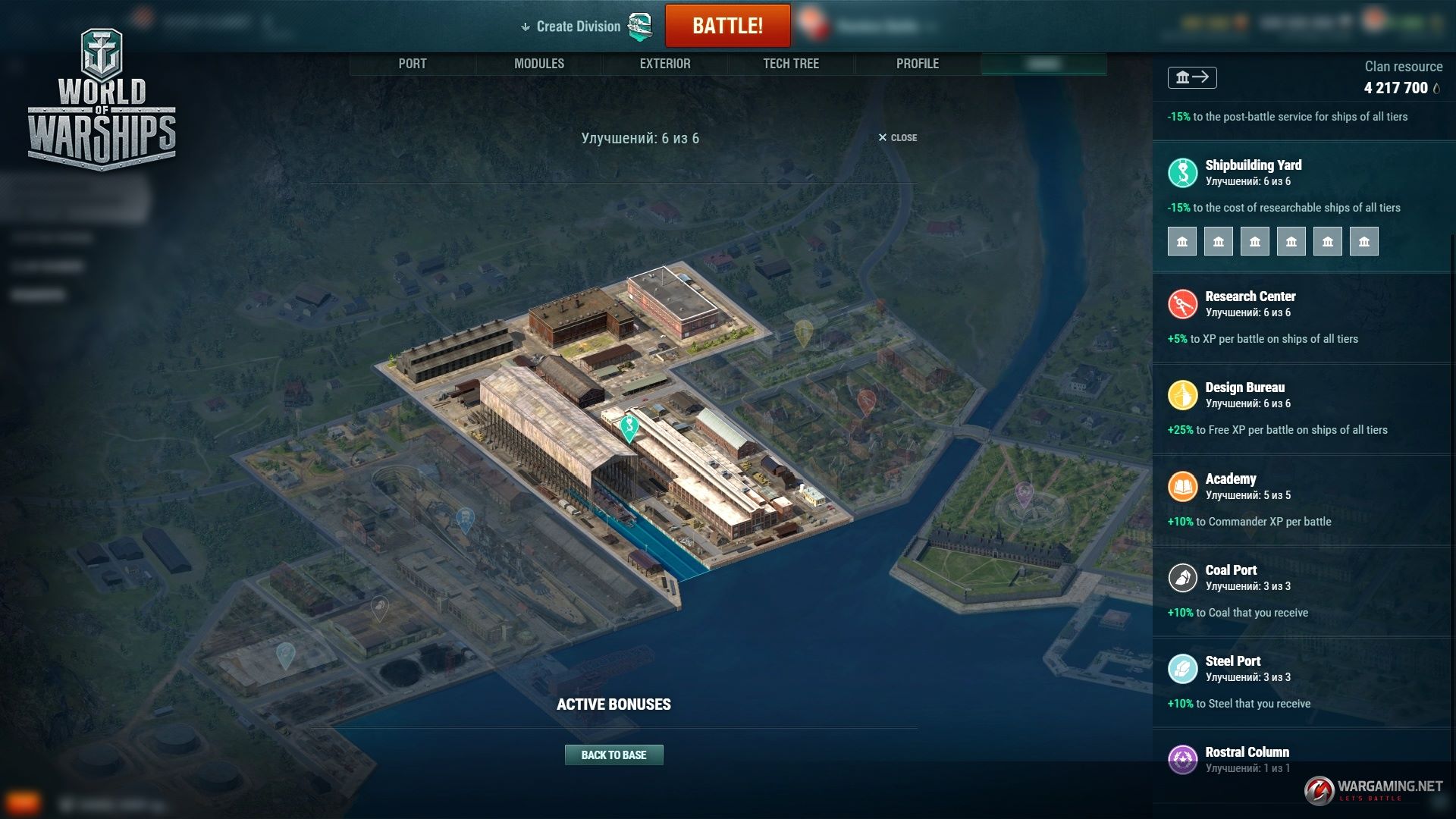Click the clan treasury arrow button

(x=1192, y=77)
